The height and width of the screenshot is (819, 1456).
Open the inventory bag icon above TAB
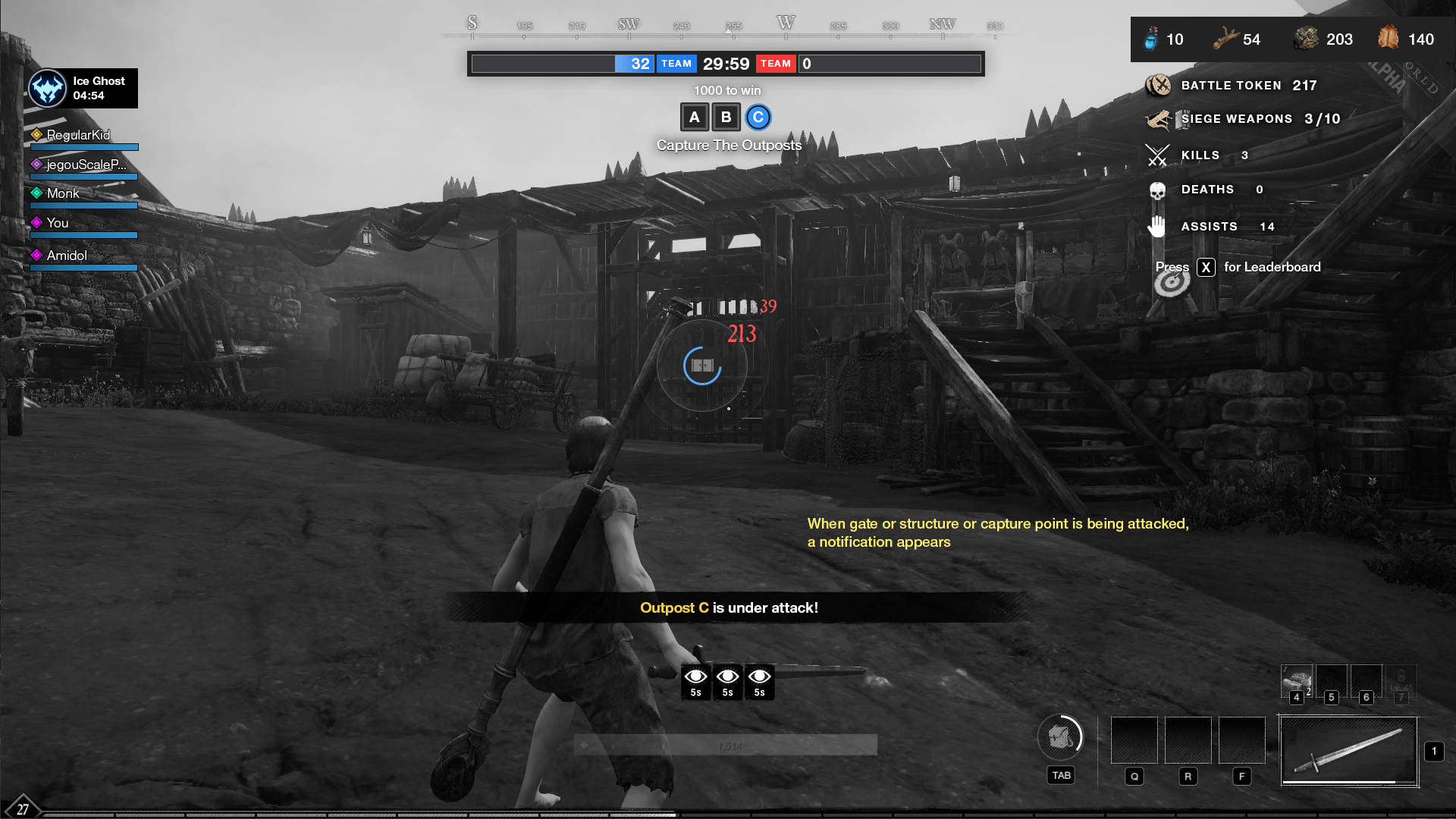point(1060,736)
